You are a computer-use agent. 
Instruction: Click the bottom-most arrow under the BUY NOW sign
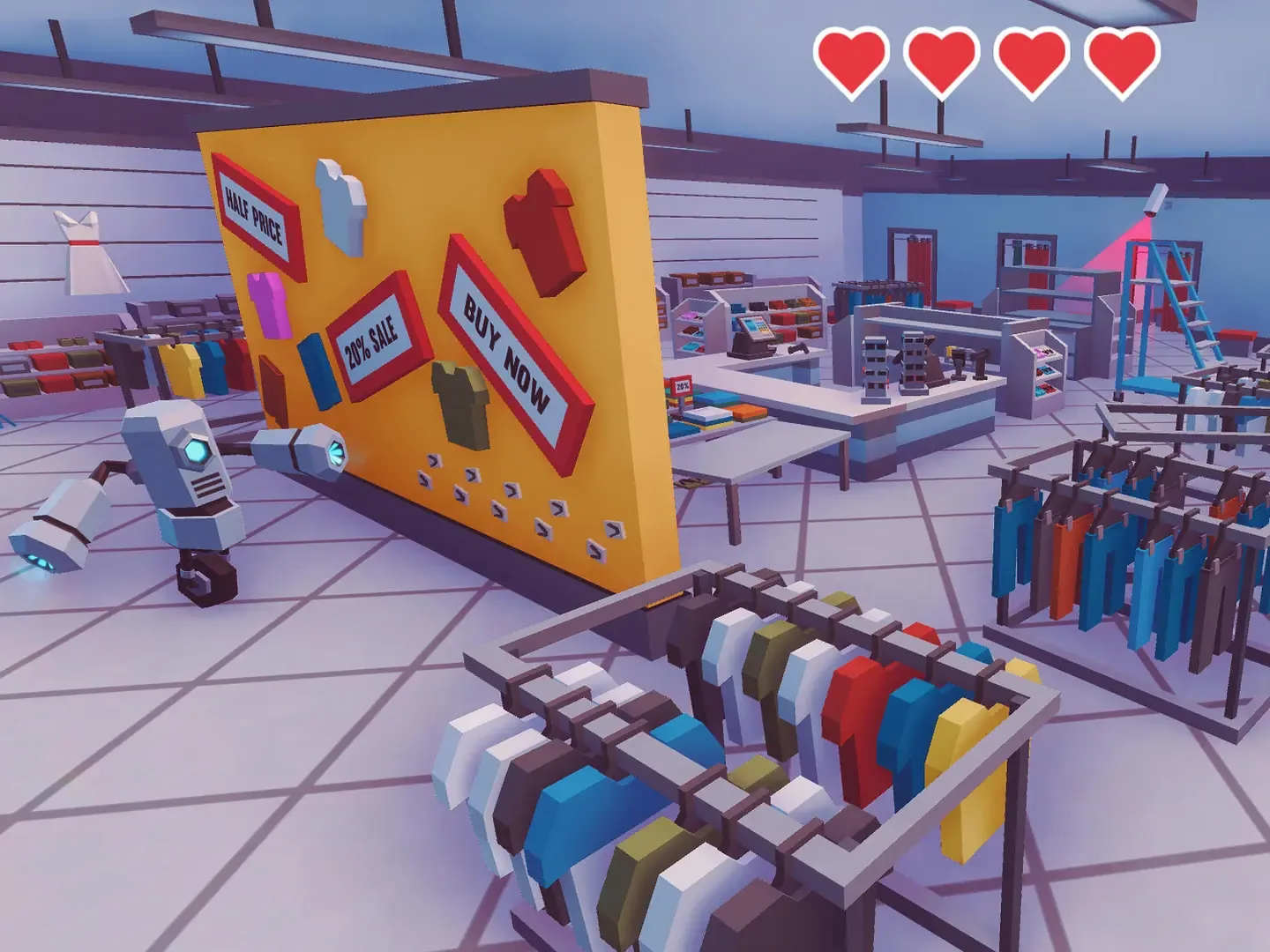[x=595, y=549]
